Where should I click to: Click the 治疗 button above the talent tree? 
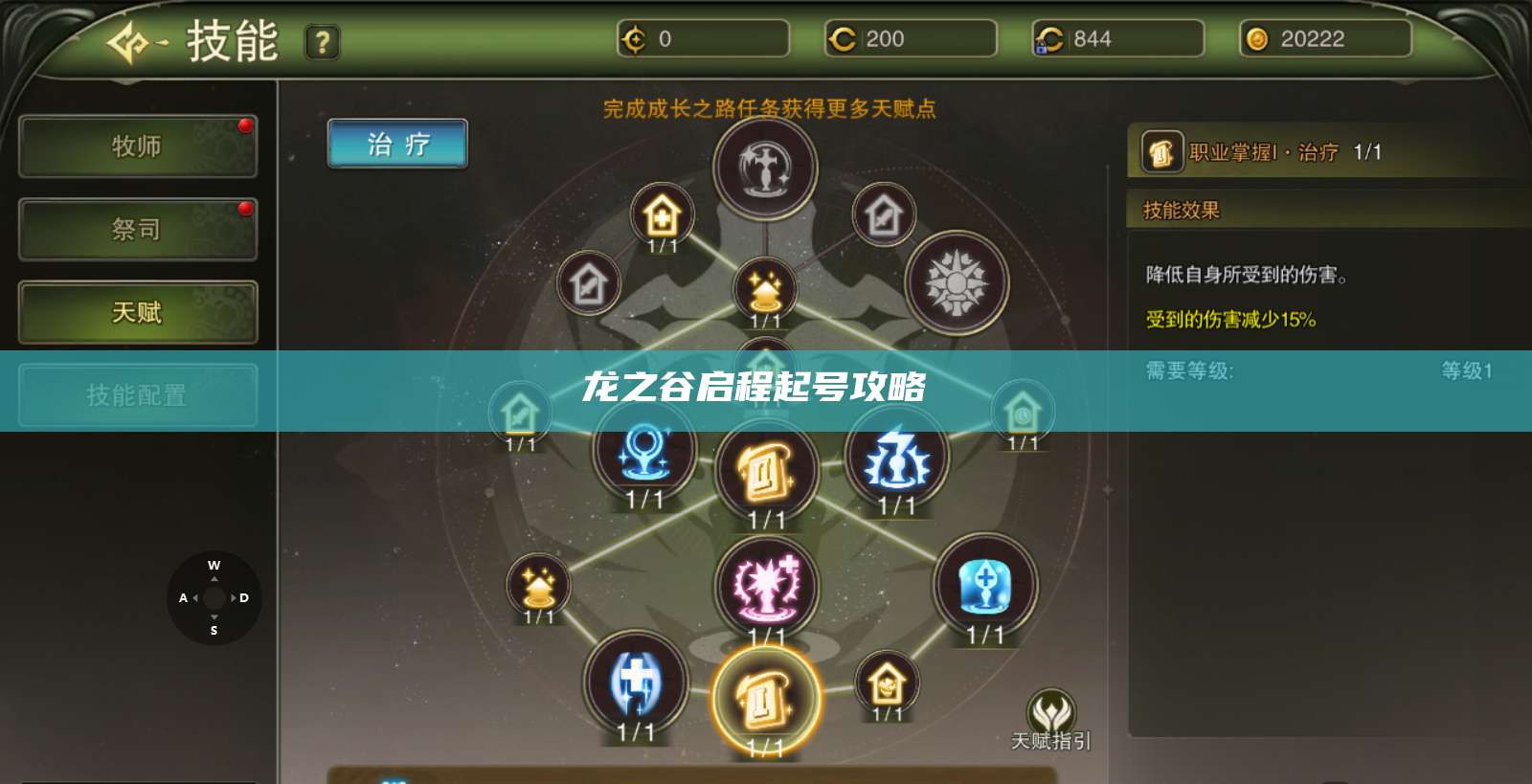point(396,142)
